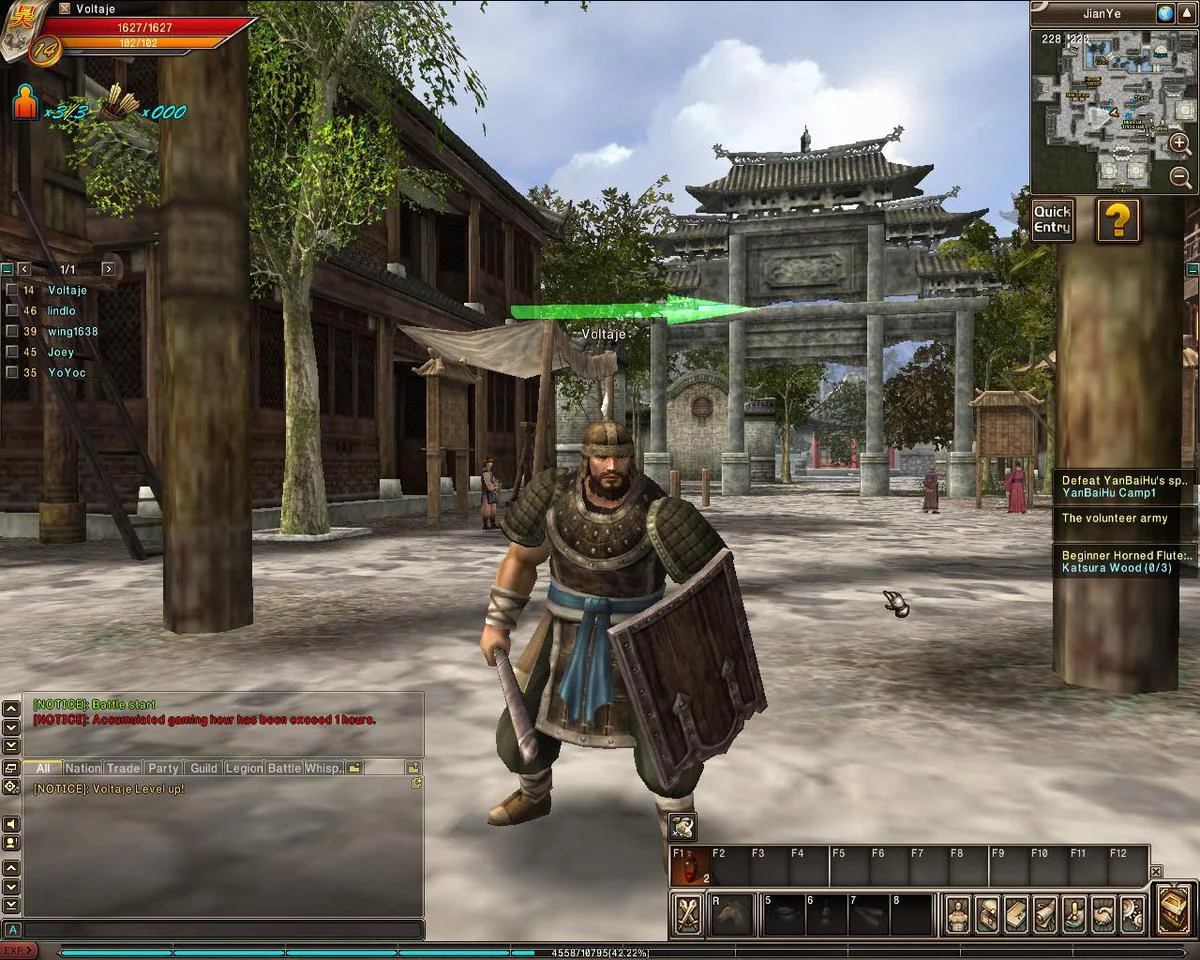Click the Quick Entry button

[x=1053, y=220]
